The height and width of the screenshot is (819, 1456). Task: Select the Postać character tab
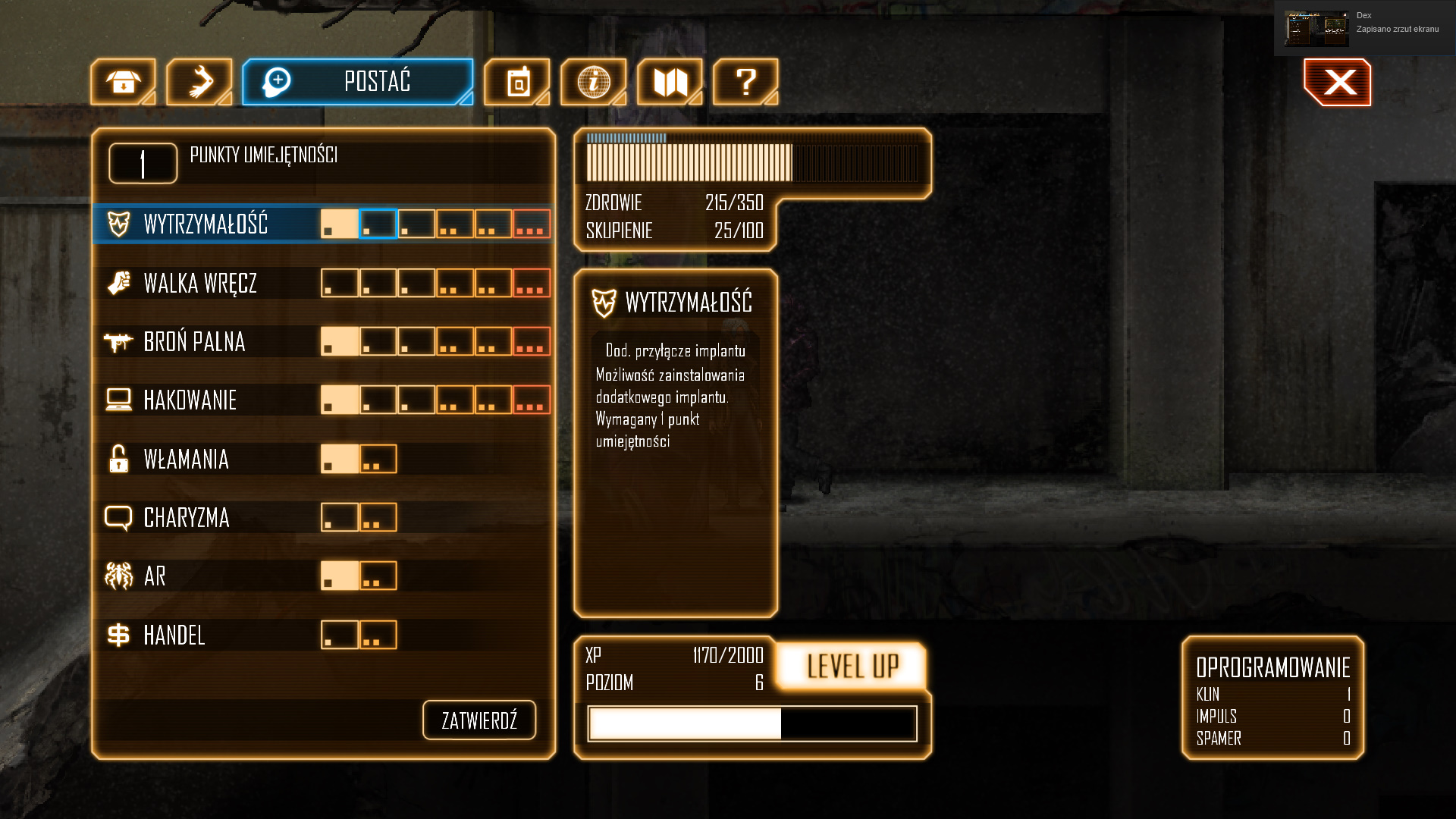click(357, 82)
